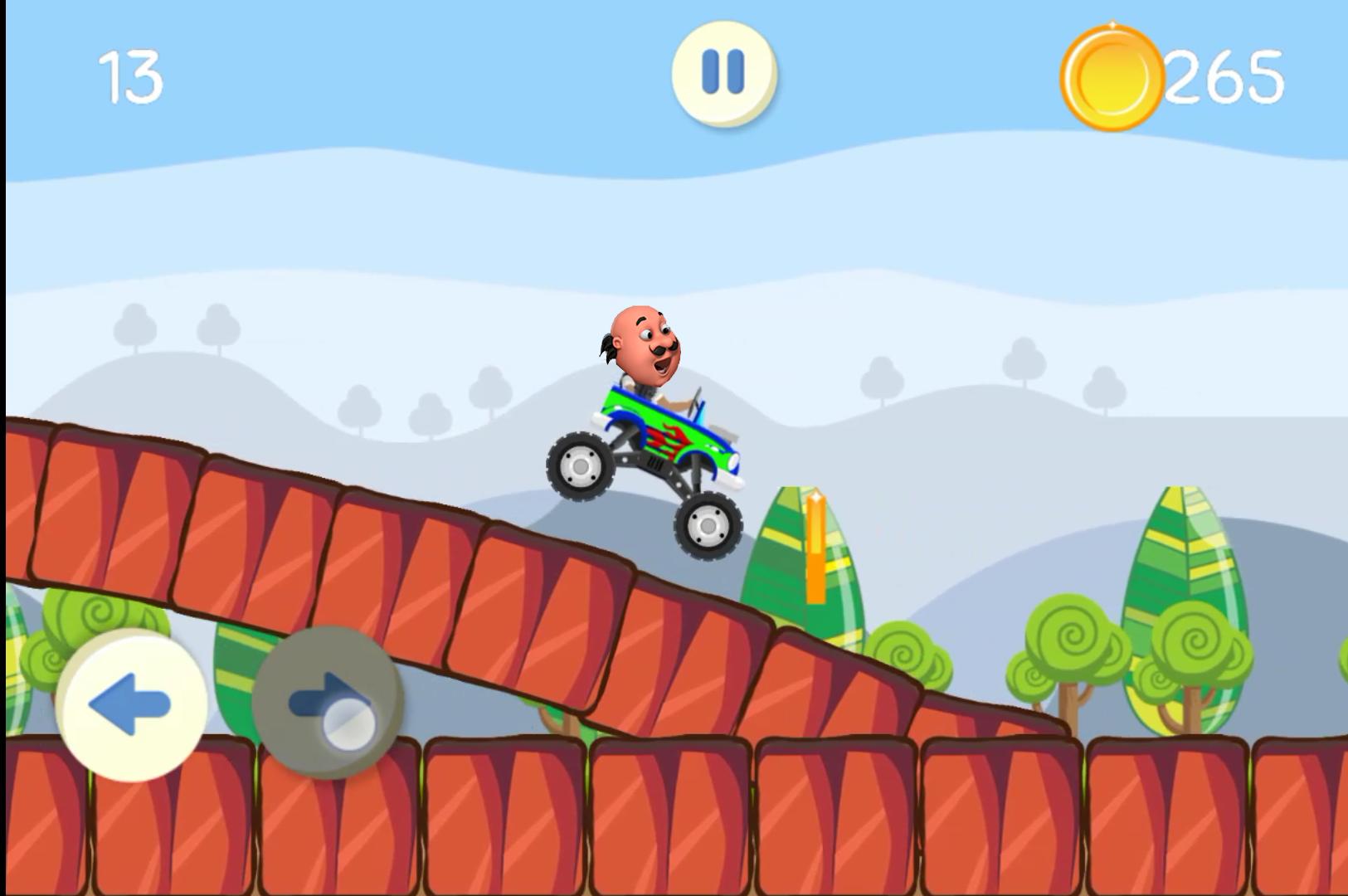This screenshot has height=896, width=1348.
Task: Tap the left backward movement button
Action: [x=133, y=704]
